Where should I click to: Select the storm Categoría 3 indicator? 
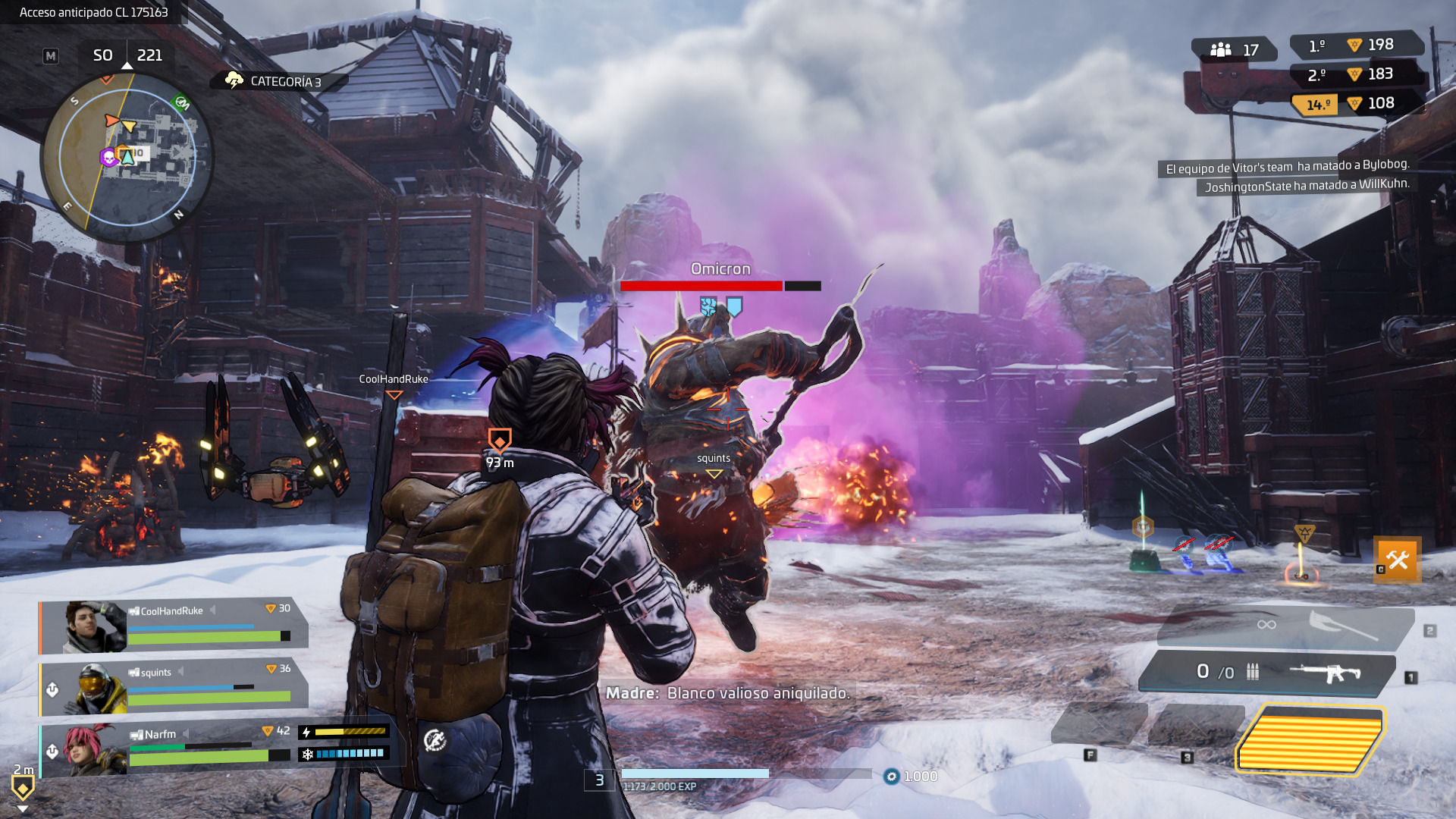[276, 81]
